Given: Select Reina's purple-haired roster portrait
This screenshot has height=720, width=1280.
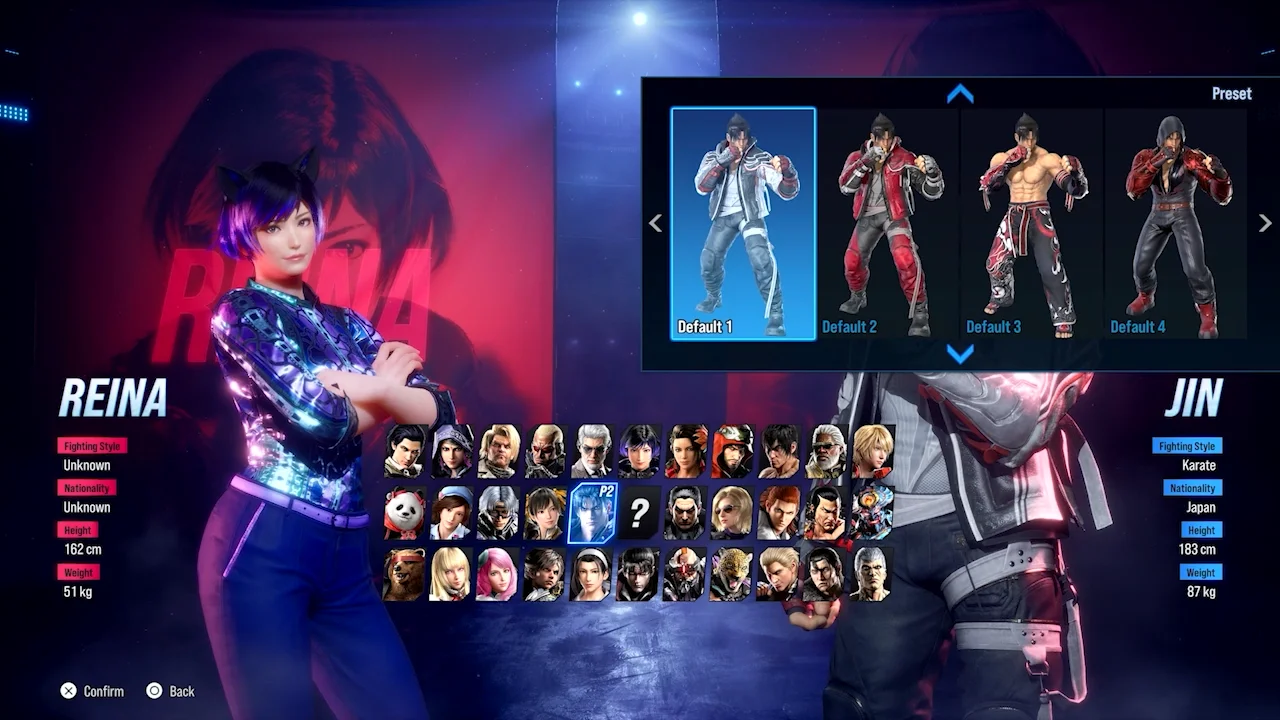Looking at the screenshot, I should click(x=639, y=454).
